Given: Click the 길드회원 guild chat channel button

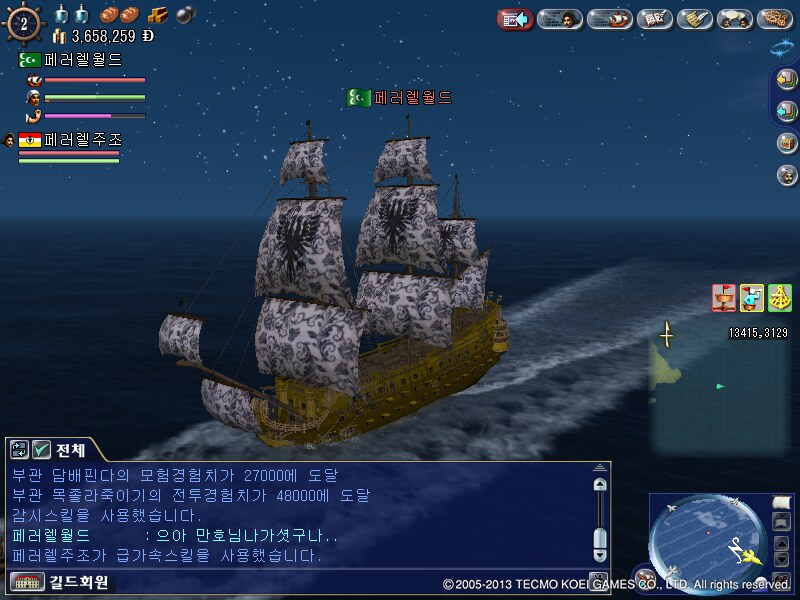Looking at the screenshot, I should click(62, 582).
